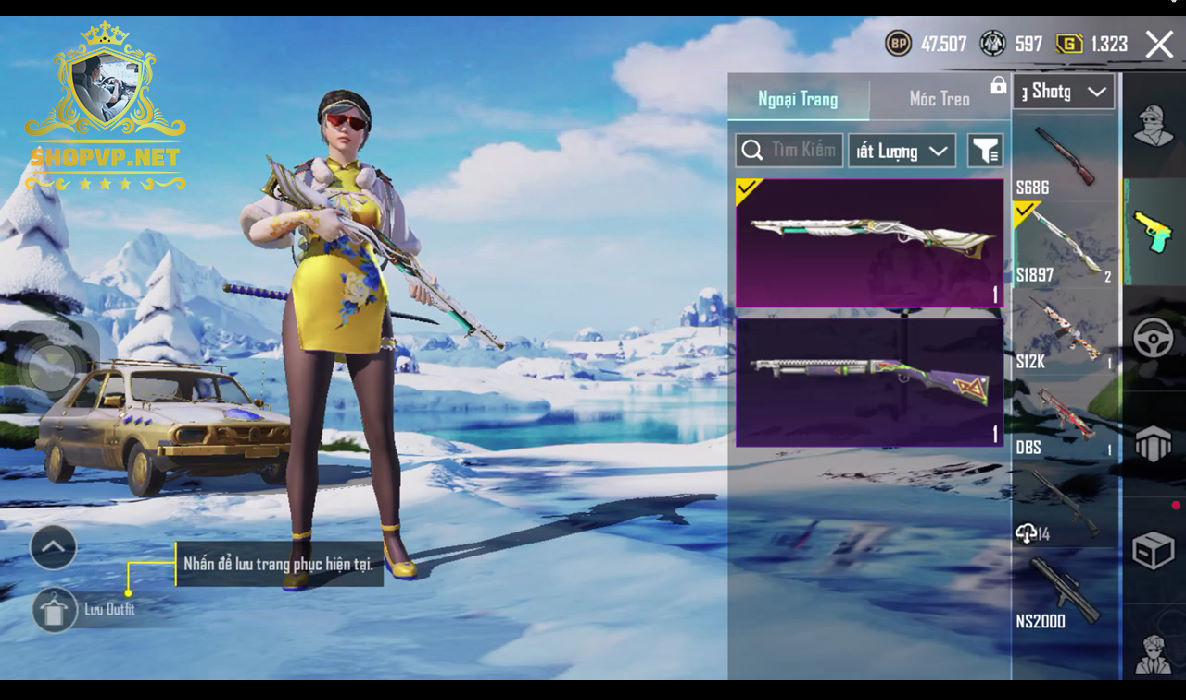Image resolution: width=1186 pixels, height=700 pixels.
Task: Open the filter funnel button
Action: pyautogui.click(x=985, y=151)
